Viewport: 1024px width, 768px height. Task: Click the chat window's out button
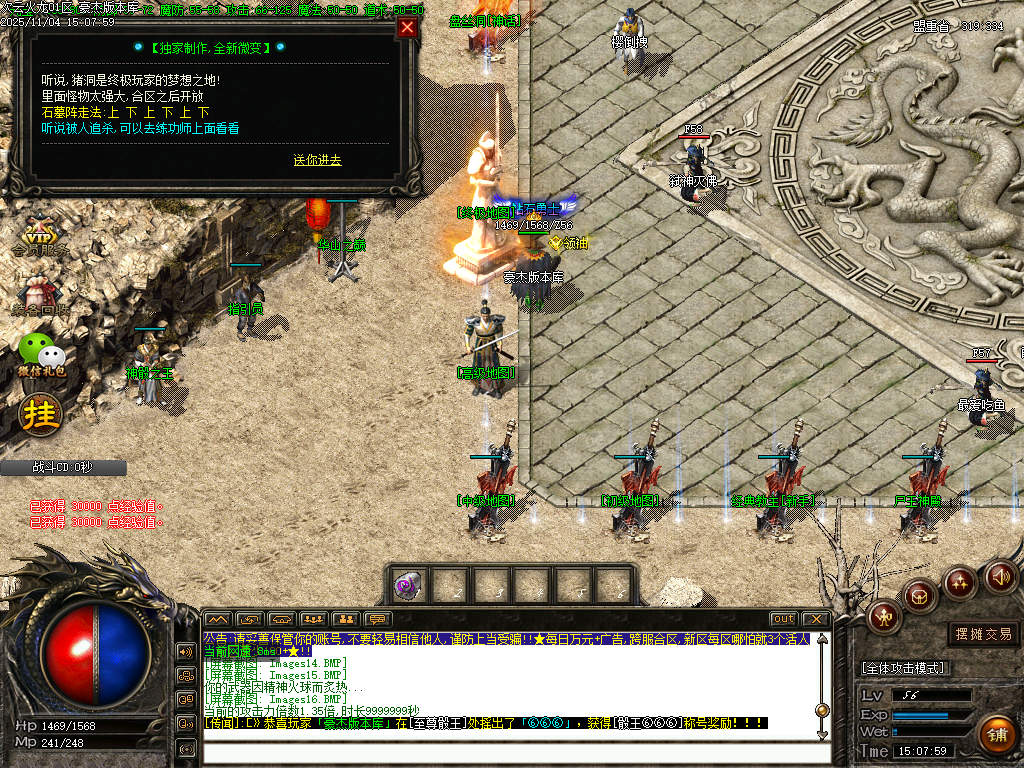click(x=784, y=619)
